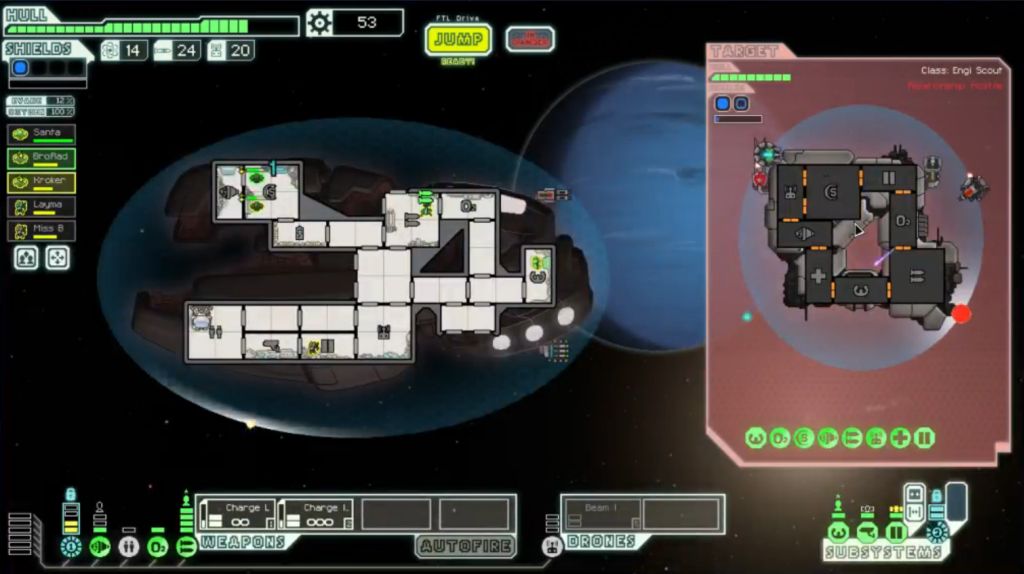Toggle the Autofire button
1024x574 pixels.
point(465,546)
